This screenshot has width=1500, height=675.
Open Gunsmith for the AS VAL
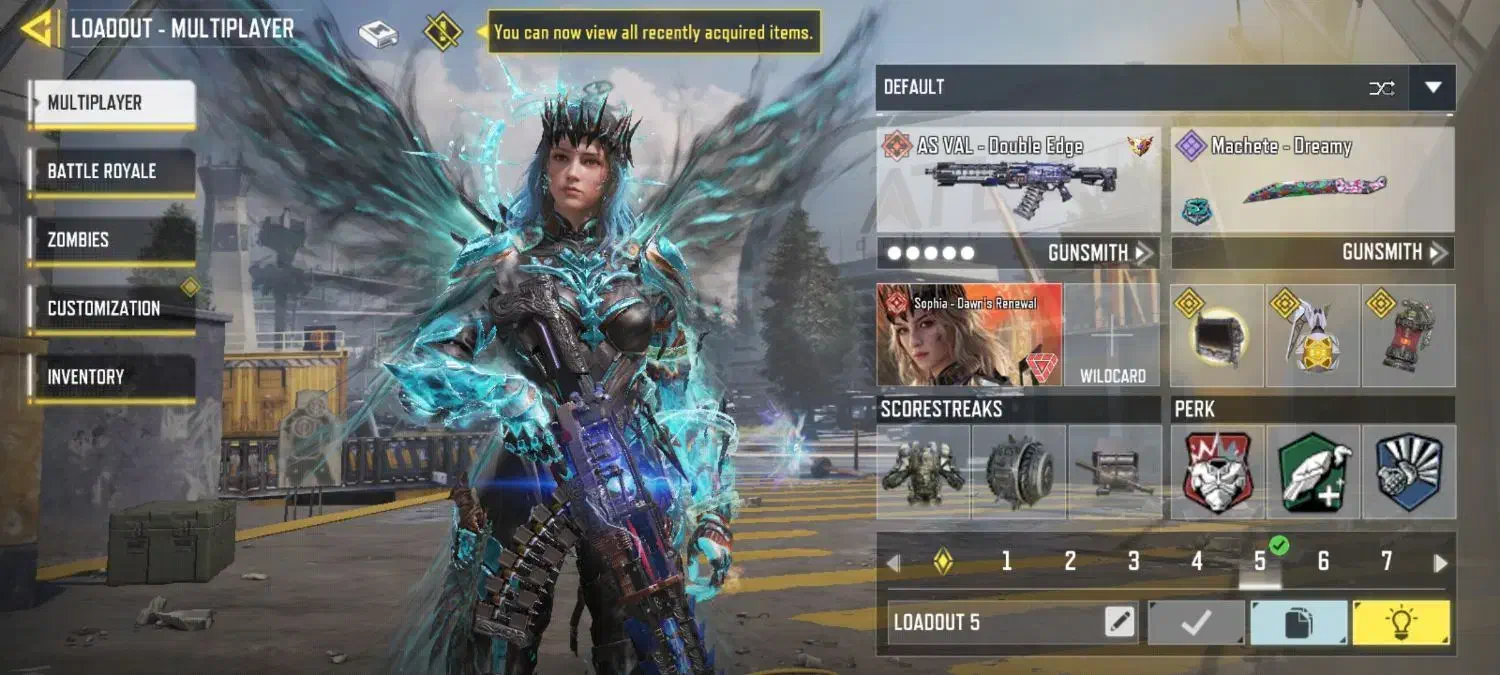pyautogui.click(x=1098, y=253)
